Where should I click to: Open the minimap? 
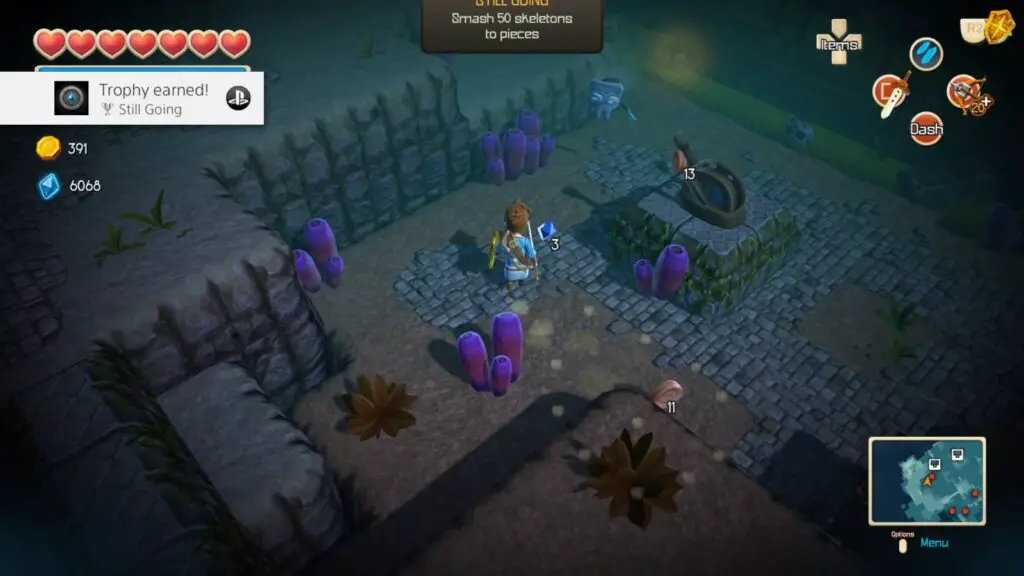[x=926, y=481]
